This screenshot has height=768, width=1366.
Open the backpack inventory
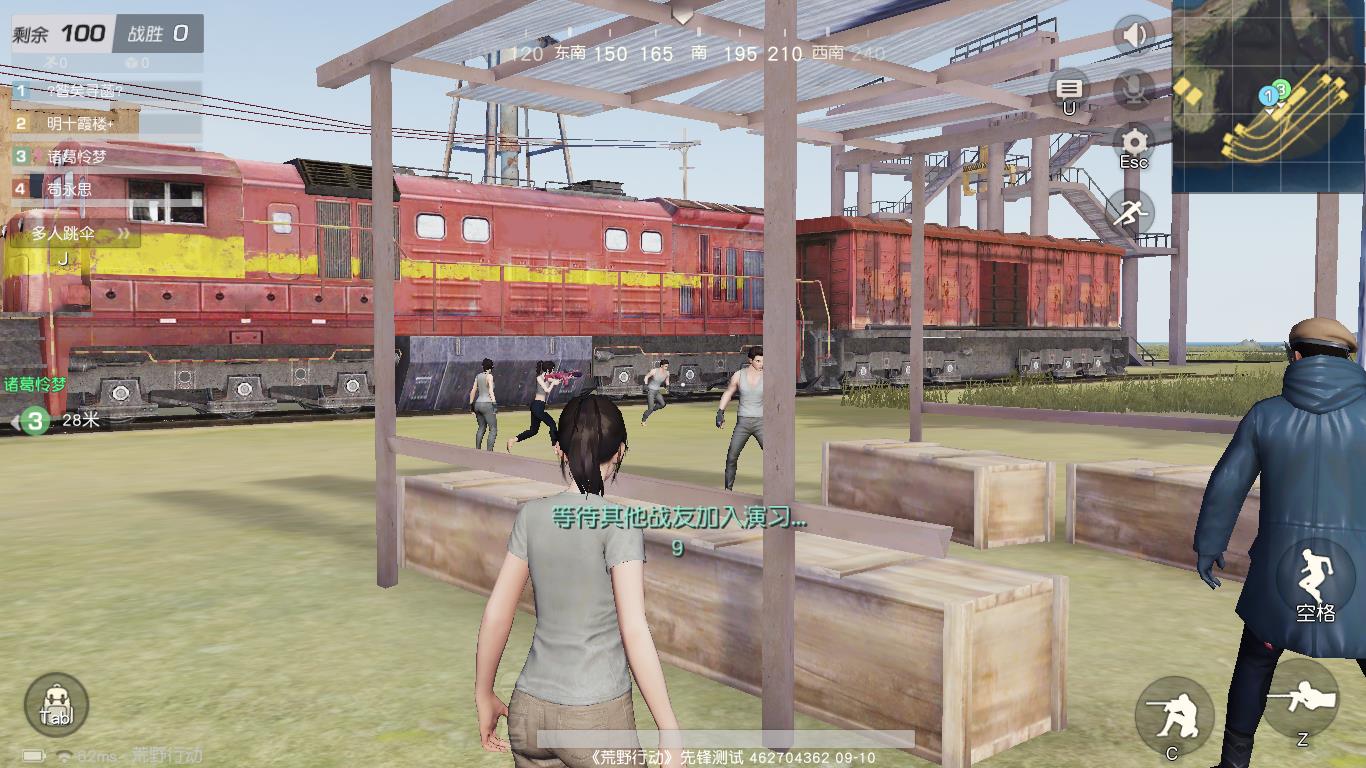pyautogui.click(x=56, y=704)
